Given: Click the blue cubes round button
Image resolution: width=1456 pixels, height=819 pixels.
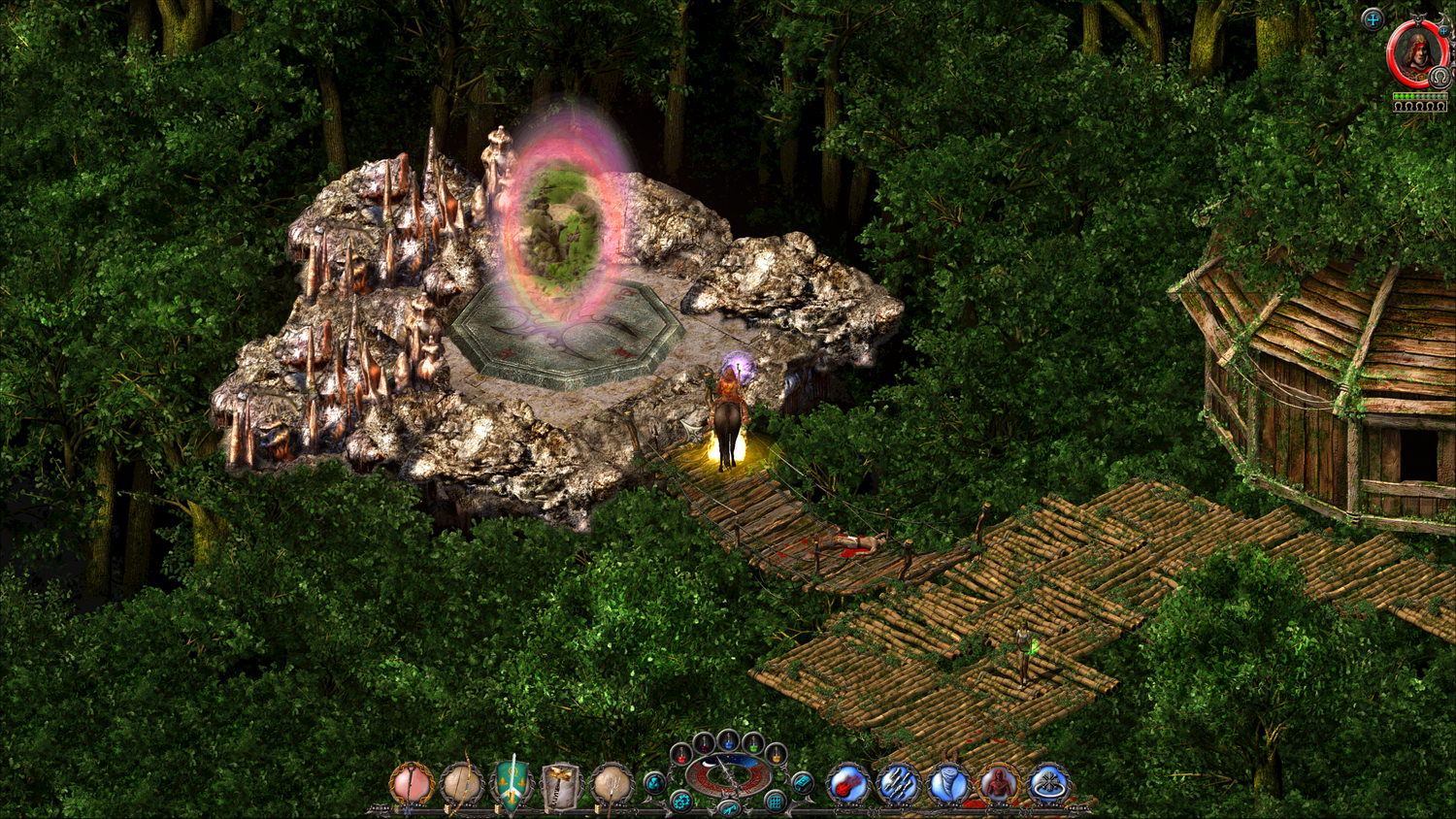Looking at the screenshot, I should click(655, 782).
